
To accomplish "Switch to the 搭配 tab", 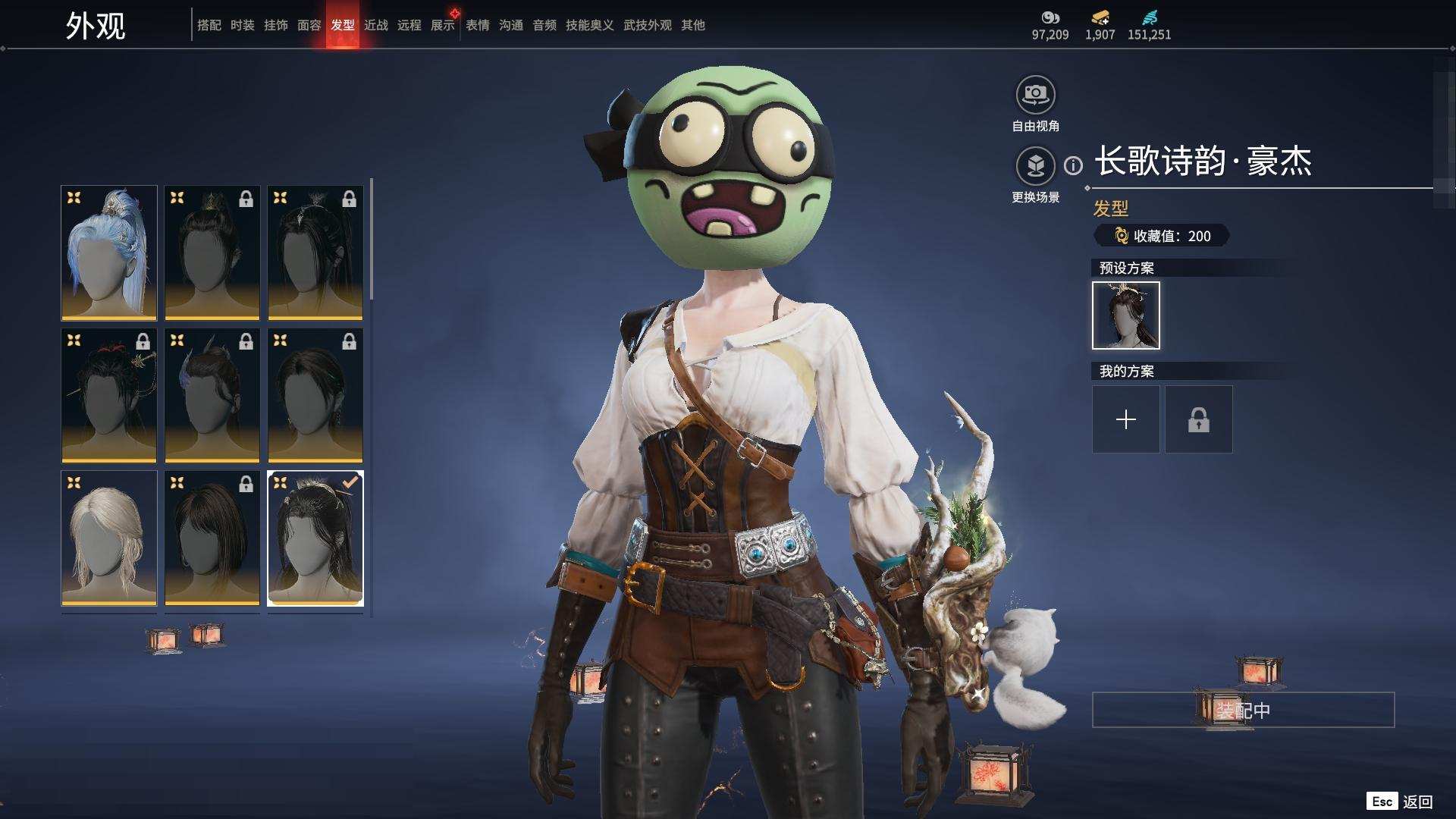I will point(209,25).
